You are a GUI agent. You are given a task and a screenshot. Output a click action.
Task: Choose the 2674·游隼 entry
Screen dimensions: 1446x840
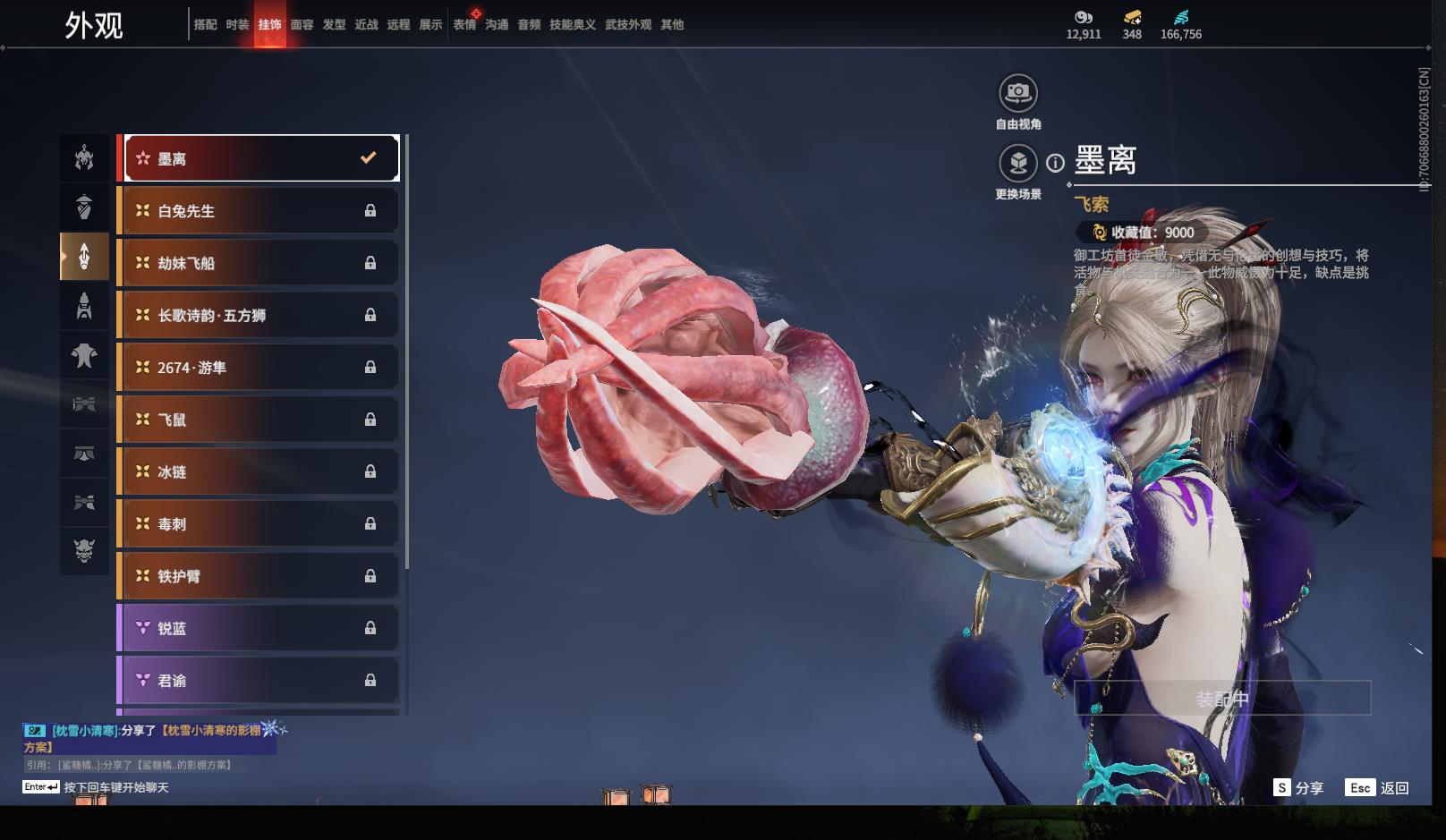click(259, 368)
